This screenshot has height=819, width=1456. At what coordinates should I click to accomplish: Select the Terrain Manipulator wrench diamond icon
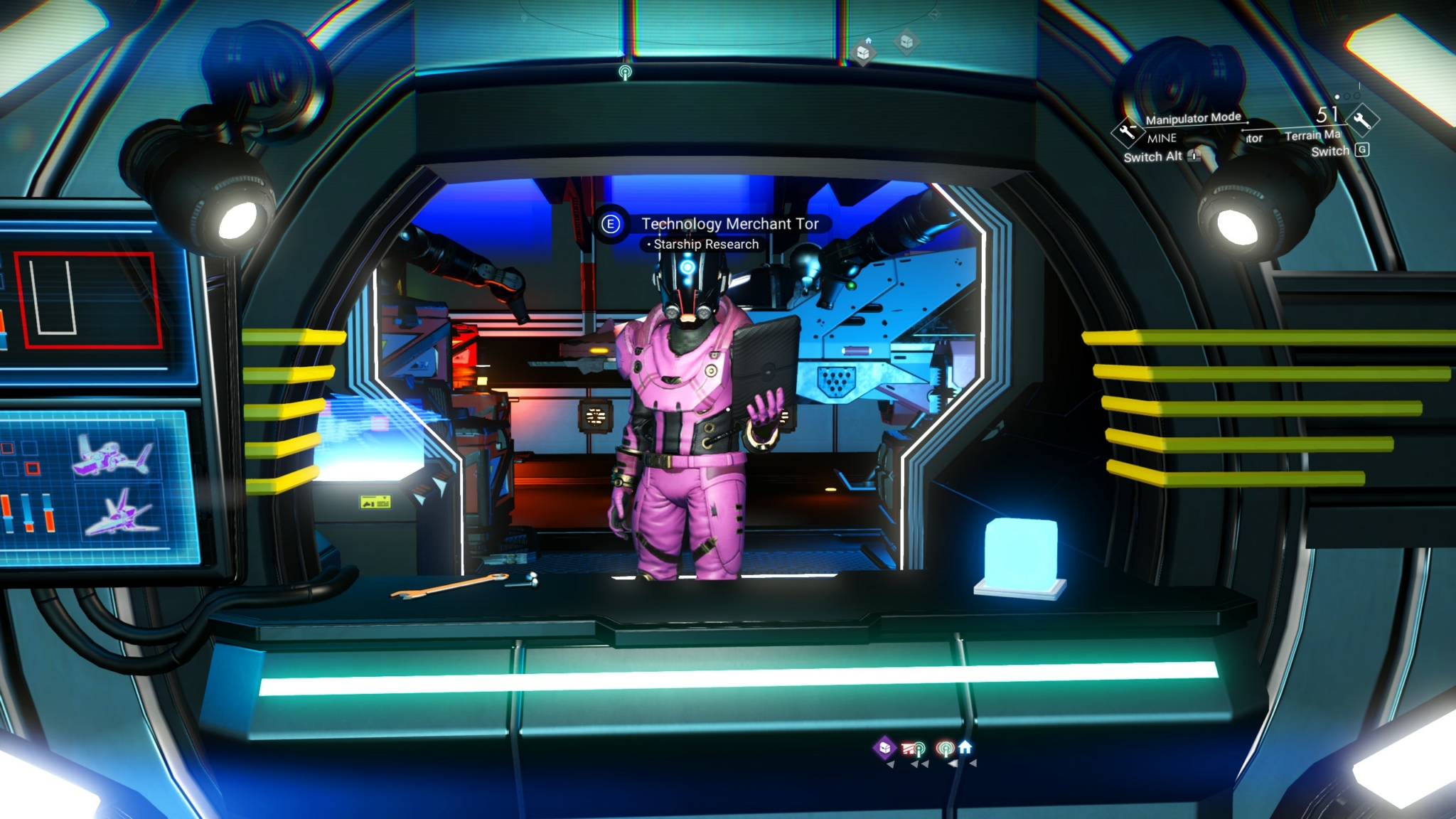[1362, 119]
